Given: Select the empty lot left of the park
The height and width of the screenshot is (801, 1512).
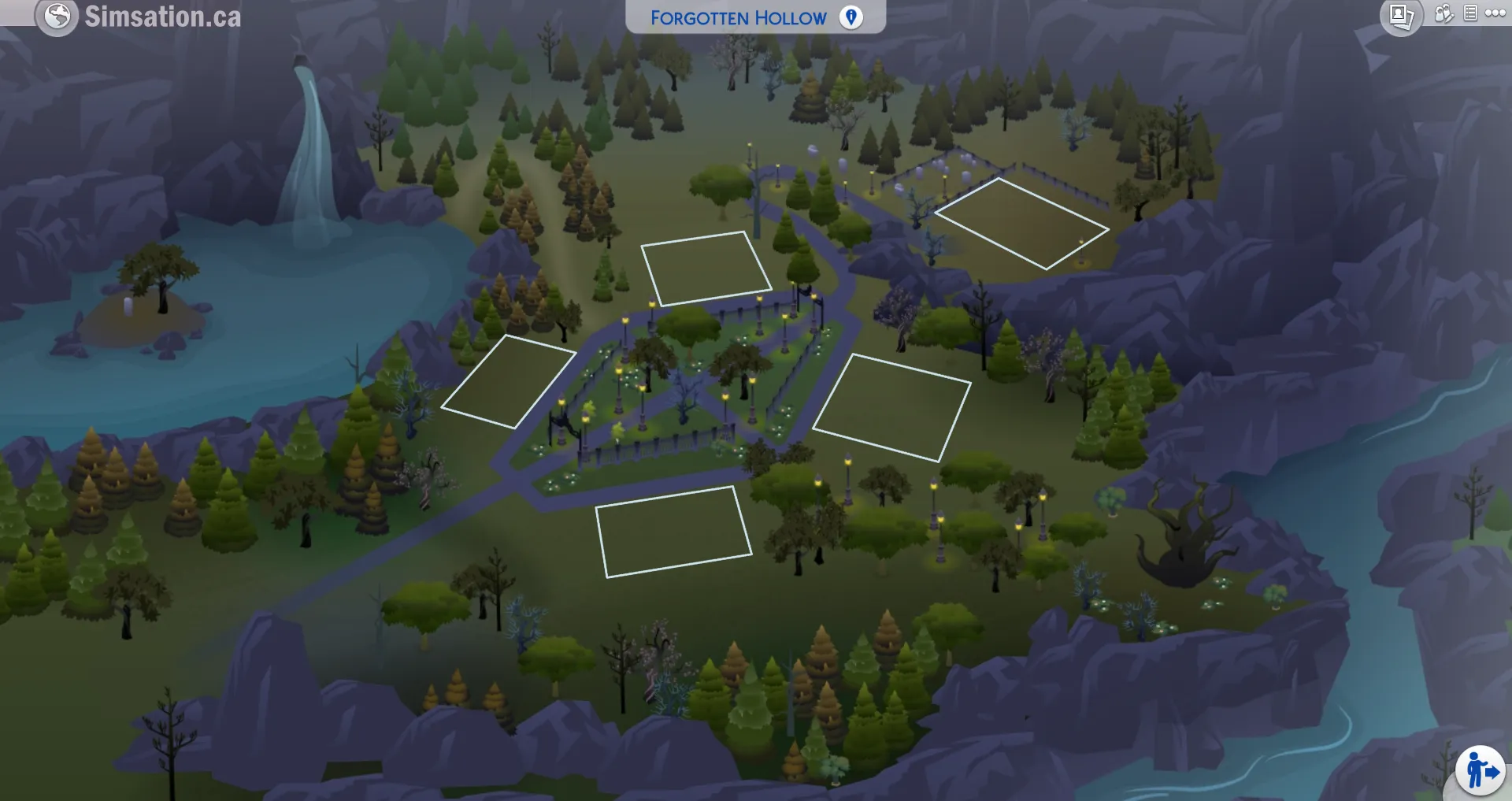Looking at the screenshot, I should pos(508,380).
